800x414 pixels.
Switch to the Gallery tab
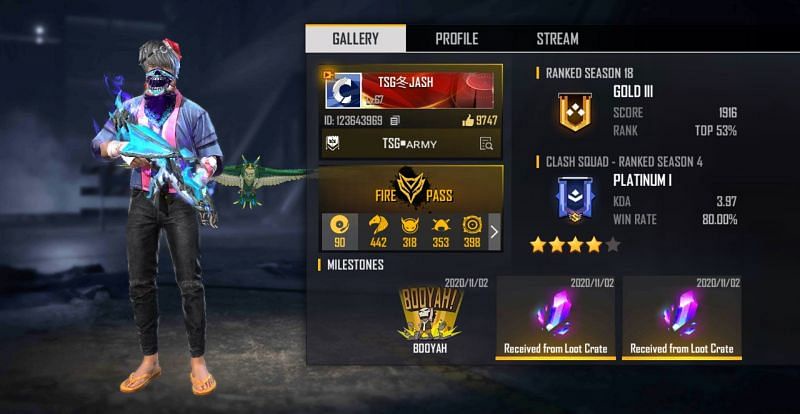tap(355, 39)
